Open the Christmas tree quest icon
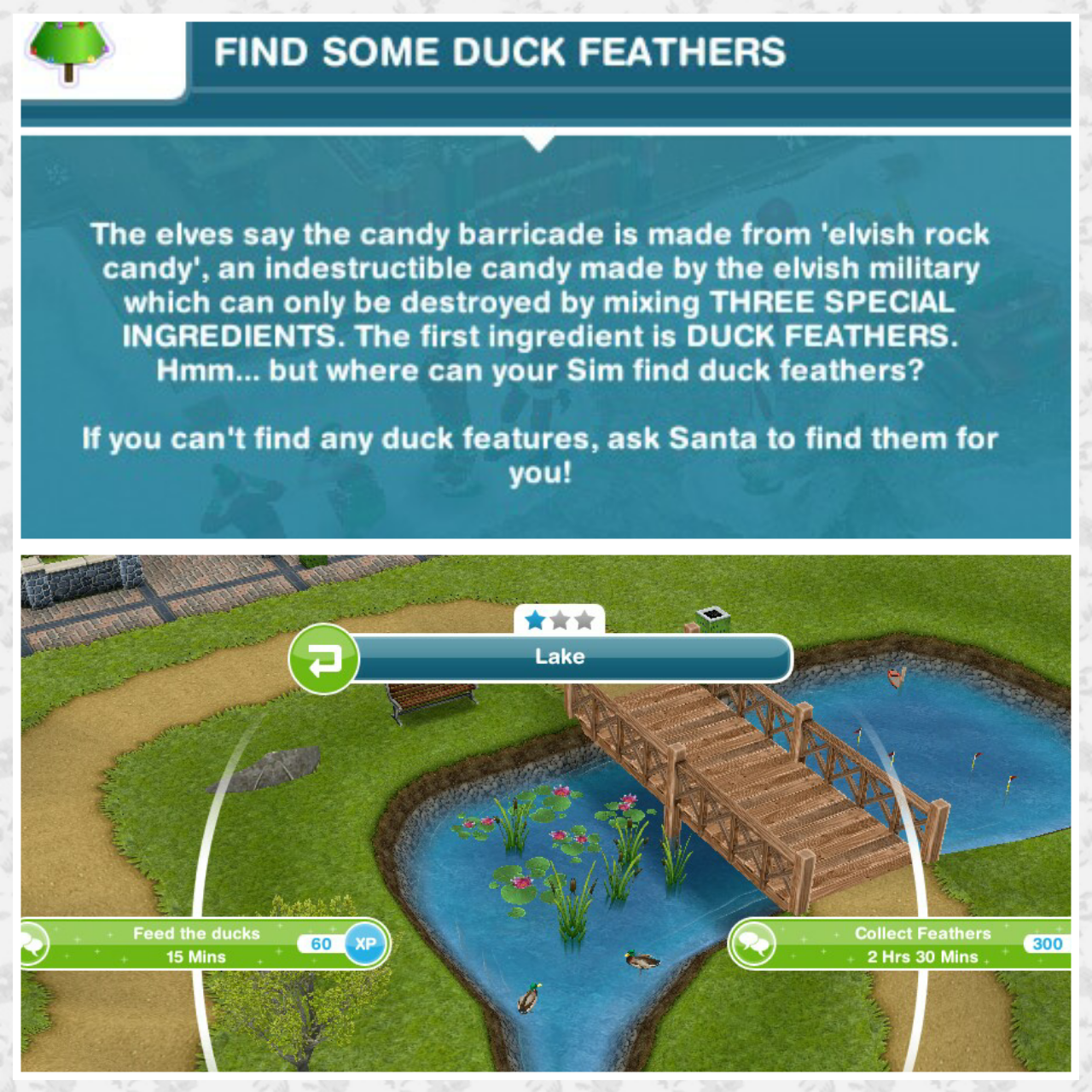 [x=72, y=53]
